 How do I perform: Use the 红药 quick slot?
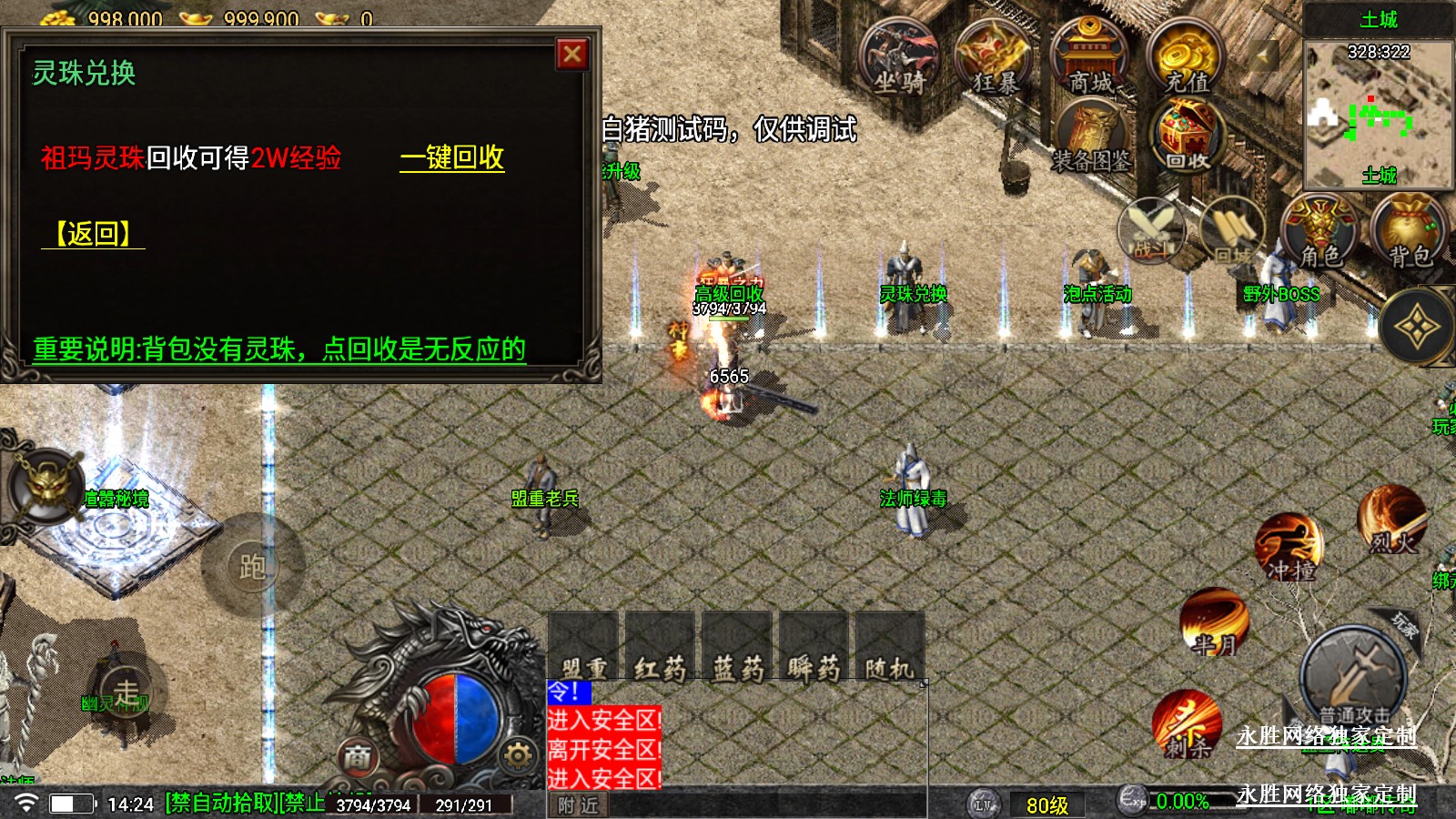[660, 648]
